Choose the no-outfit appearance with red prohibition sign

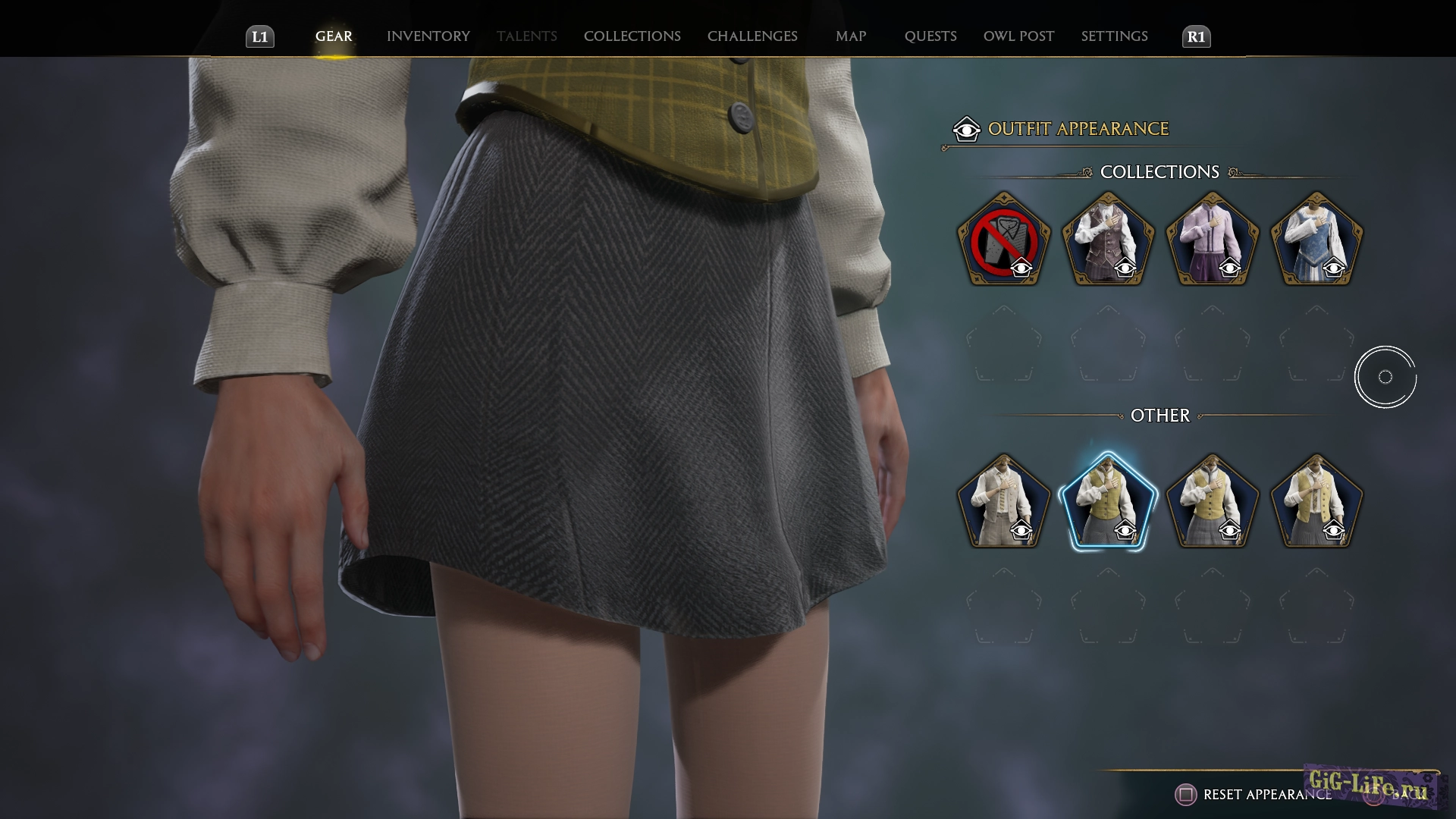click(1003, 240)
